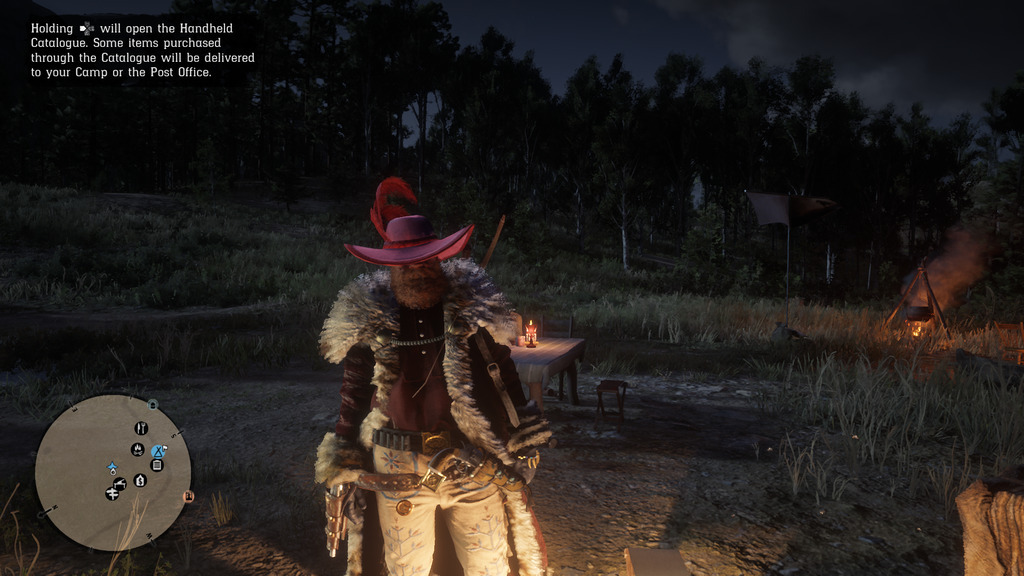The width and height of the screenshot is (1024, 576).
Task: Click the blue camp tent marker
Action: click(158, 452)
